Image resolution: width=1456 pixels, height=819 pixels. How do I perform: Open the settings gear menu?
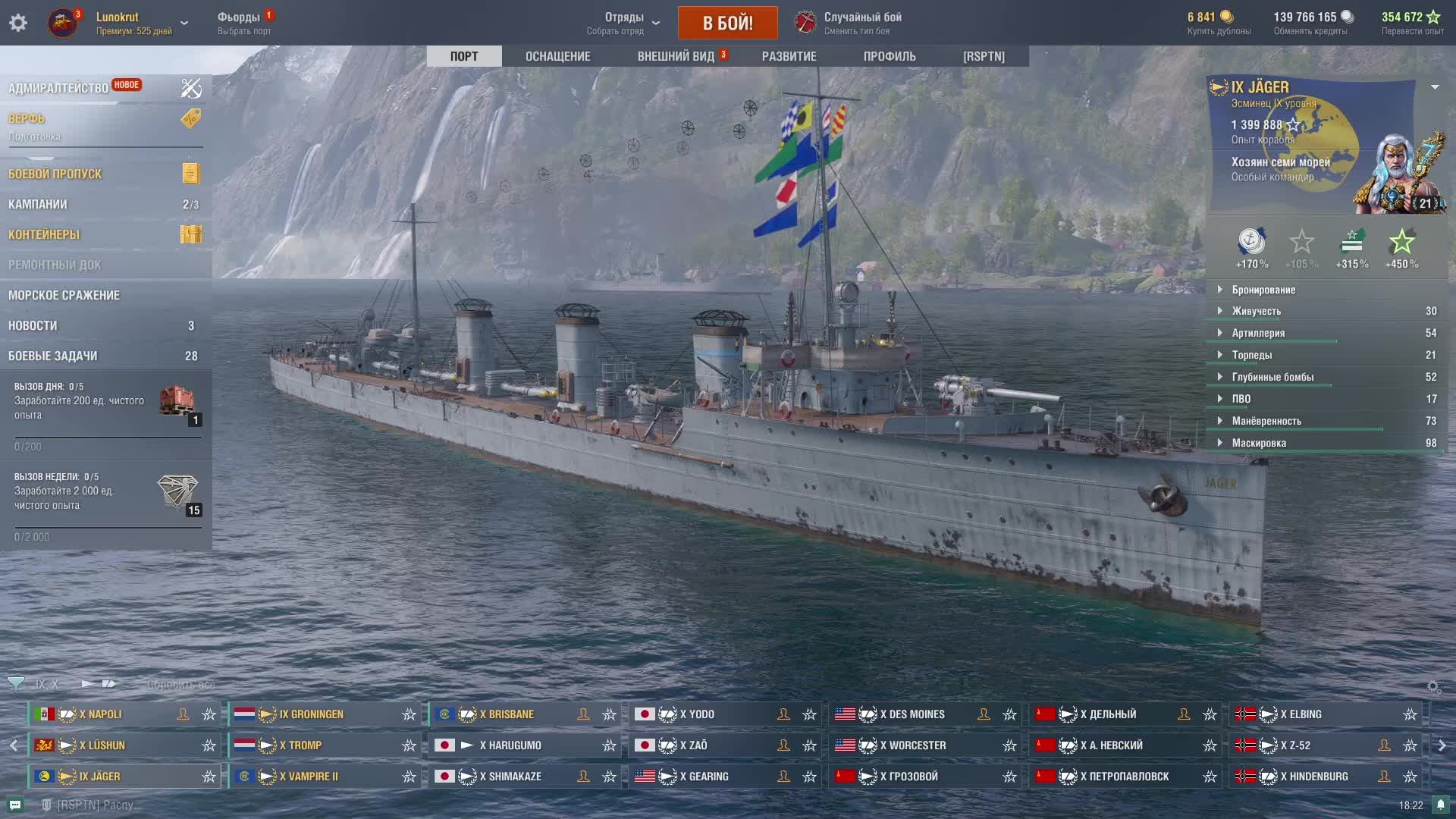(18, 23)
